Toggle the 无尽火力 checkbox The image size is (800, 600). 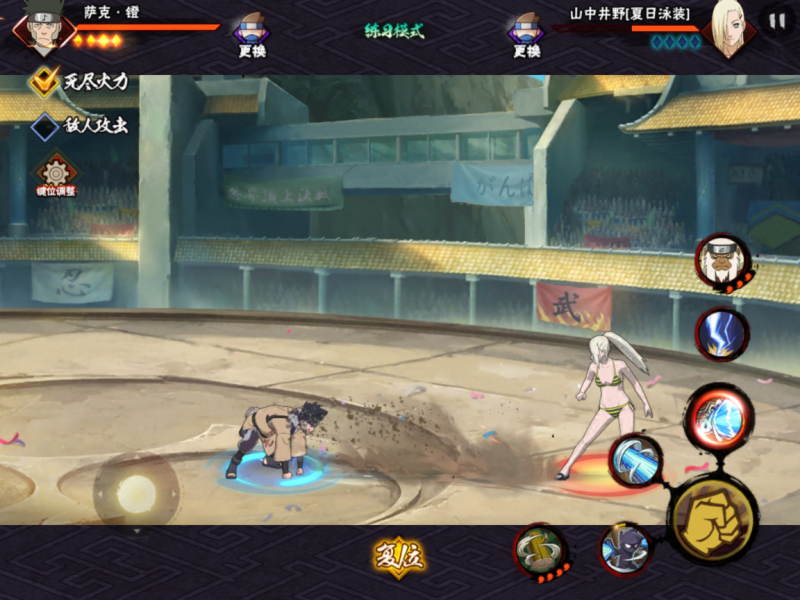pos(45,81)
